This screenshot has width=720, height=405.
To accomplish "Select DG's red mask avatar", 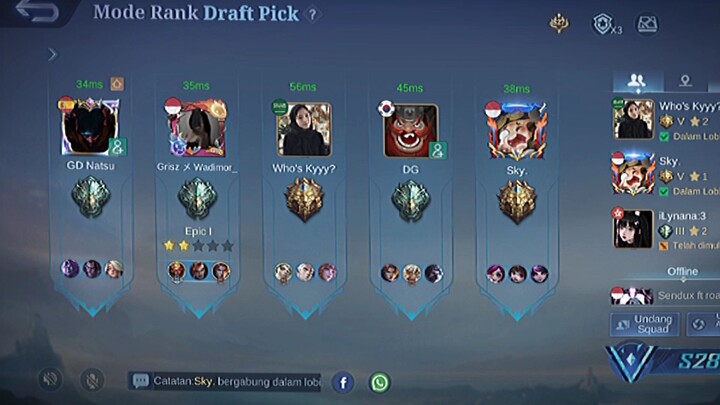I will pyautogui.click(x=410, y=130).
